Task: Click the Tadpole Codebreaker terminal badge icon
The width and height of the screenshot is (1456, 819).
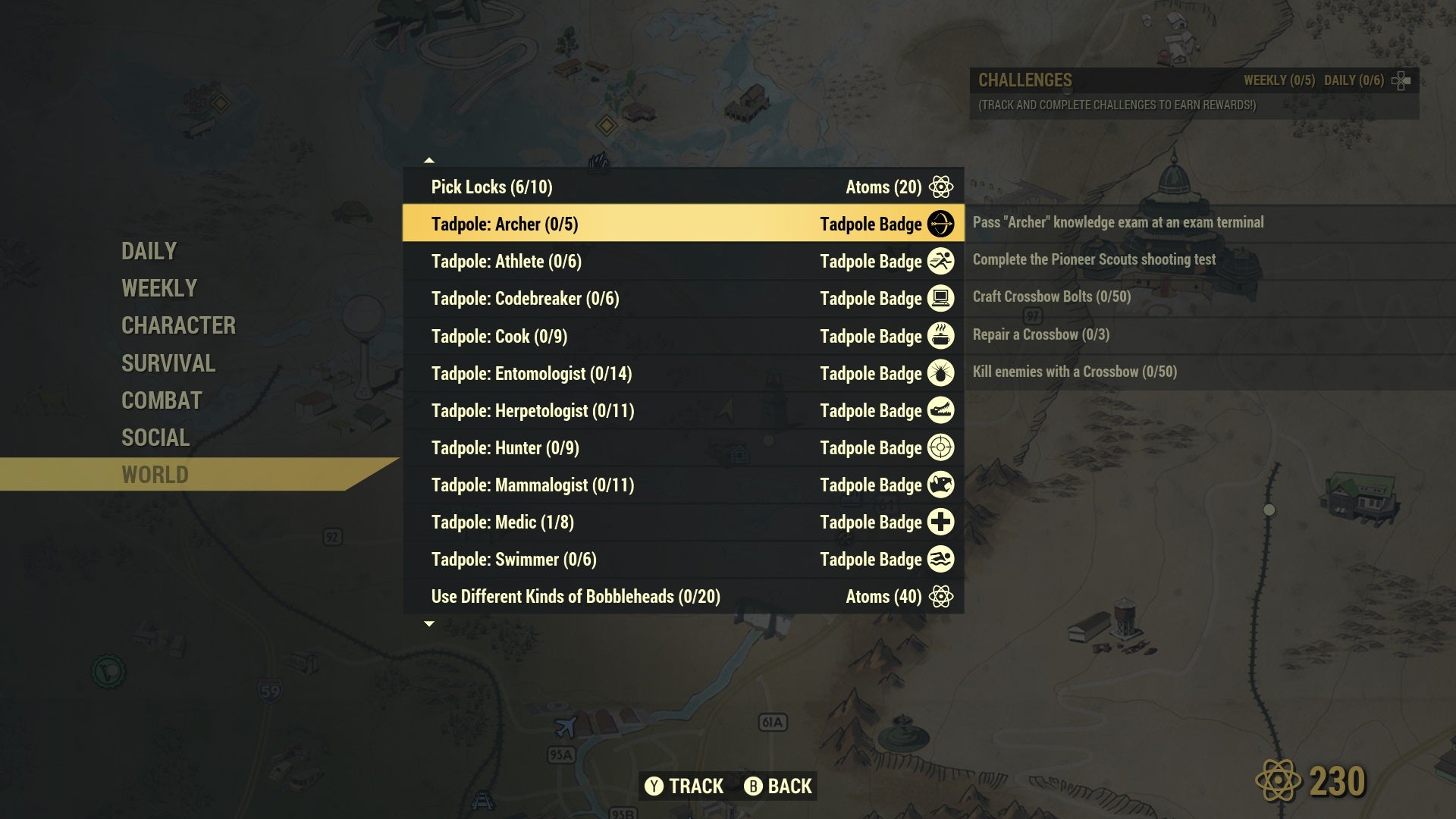Action: point(942,298)
